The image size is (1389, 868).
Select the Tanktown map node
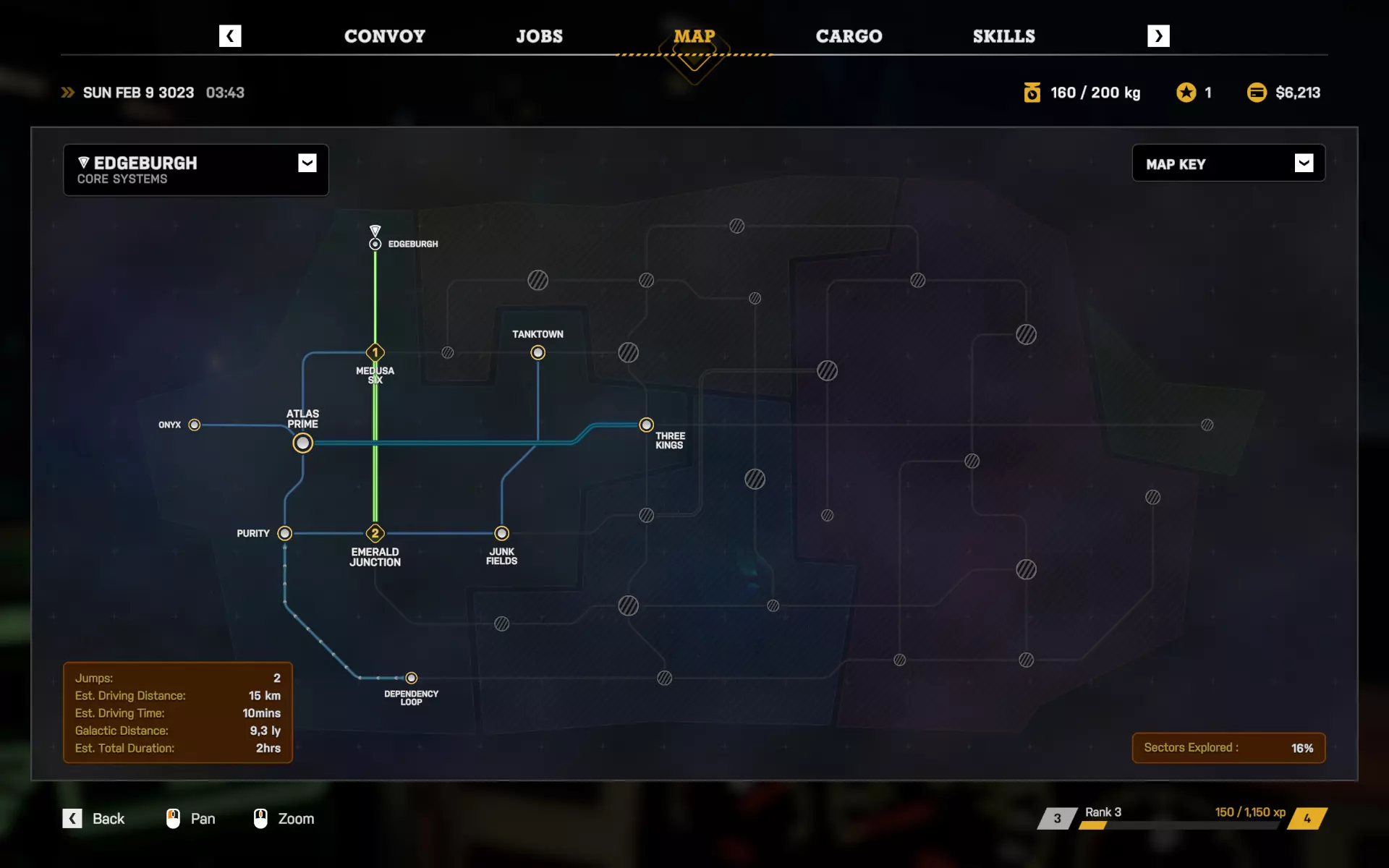[538, 353]
